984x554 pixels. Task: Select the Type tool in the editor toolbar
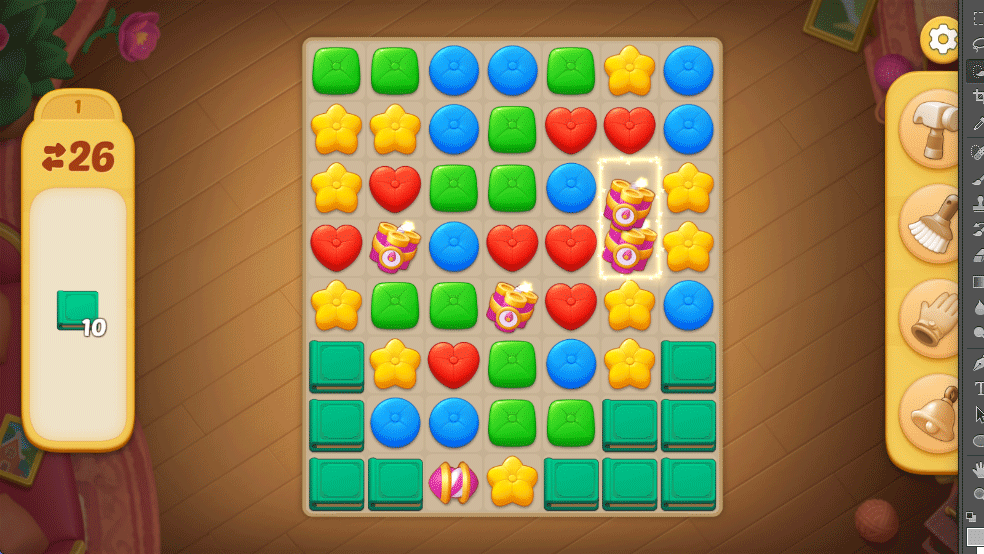pyautogui.click(x=978, y=388)
